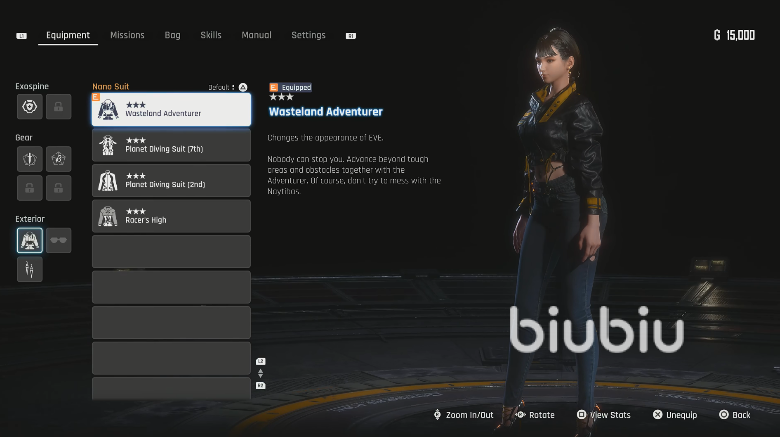Open the Exterior glasses slot
This screenshot has height=437, width=780.
[x=58, y=240]
